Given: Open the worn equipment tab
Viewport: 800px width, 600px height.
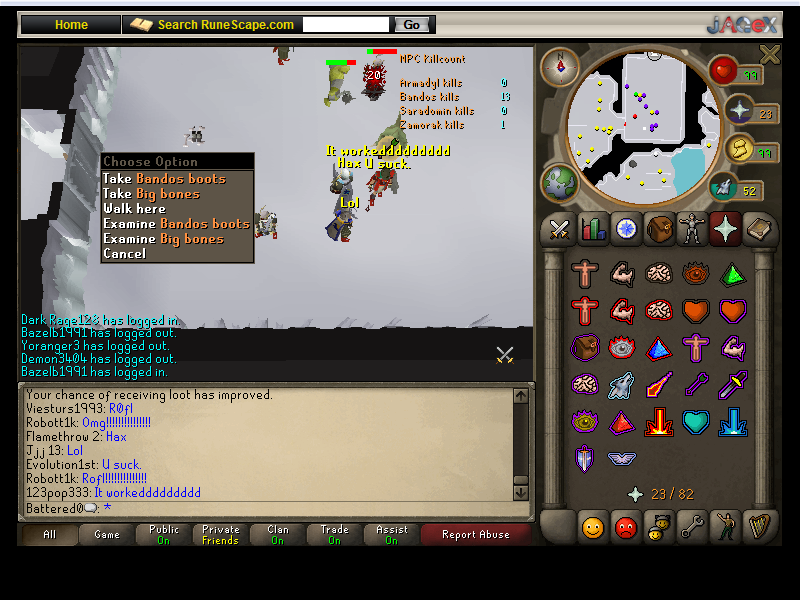Looking at the screenshot, I should 692,230.
